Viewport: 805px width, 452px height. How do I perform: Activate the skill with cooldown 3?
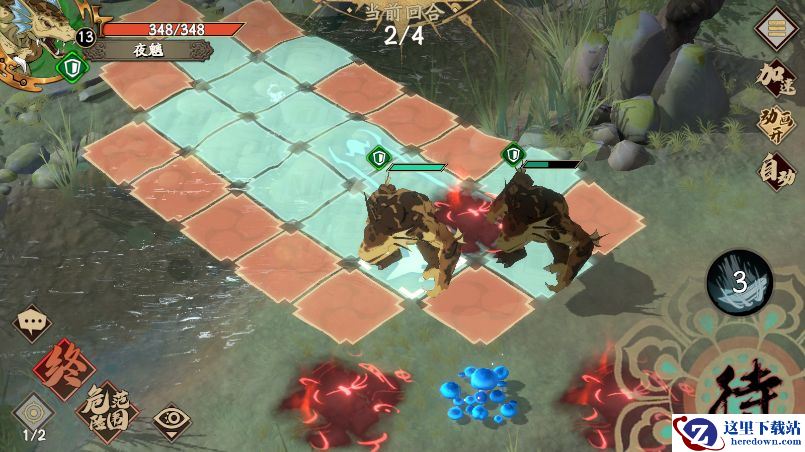pos(739,283)
